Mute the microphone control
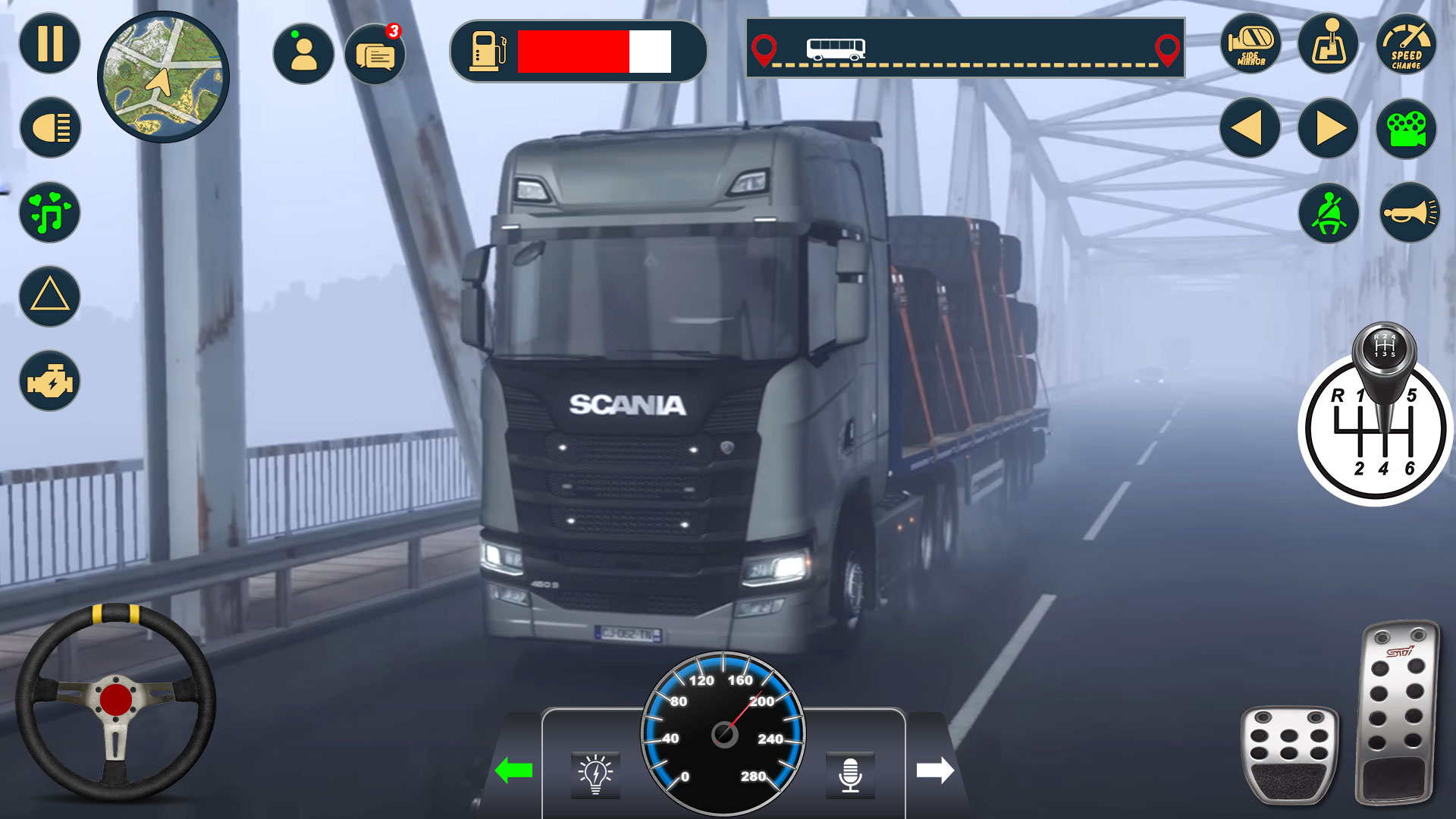The width and height of the screenshot is (1456, 819). click(851, 773)
